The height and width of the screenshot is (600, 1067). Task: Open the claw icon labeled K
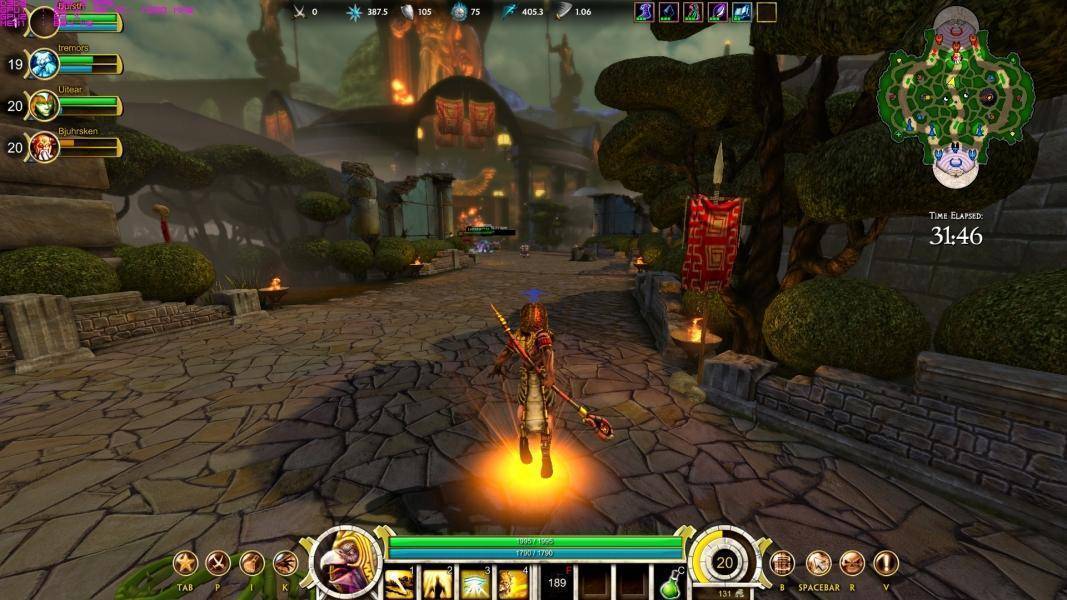click(x=286, y=563)
